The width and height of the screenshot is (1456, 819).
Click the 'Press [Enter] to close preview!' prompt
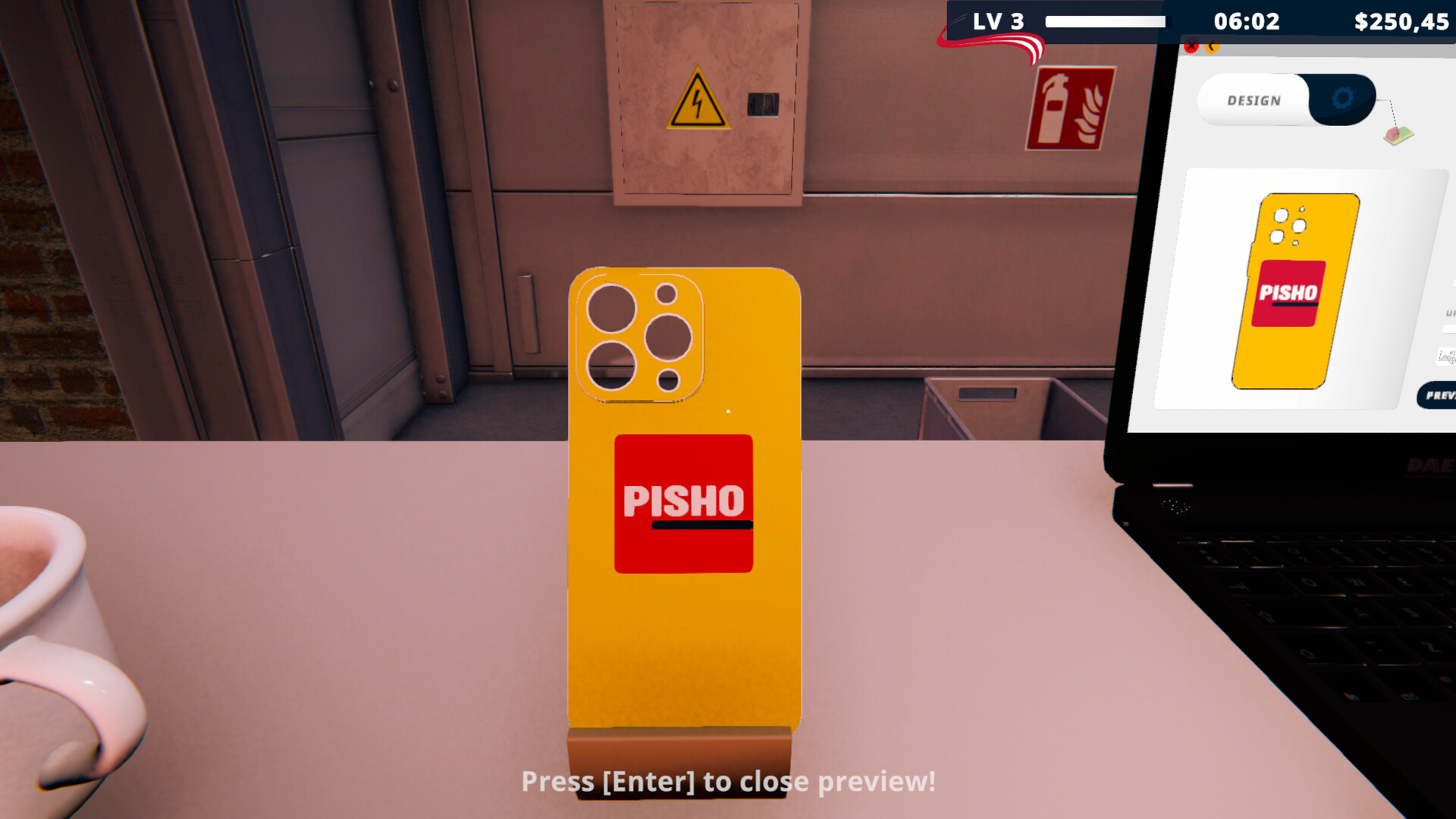tap(728, 783)
